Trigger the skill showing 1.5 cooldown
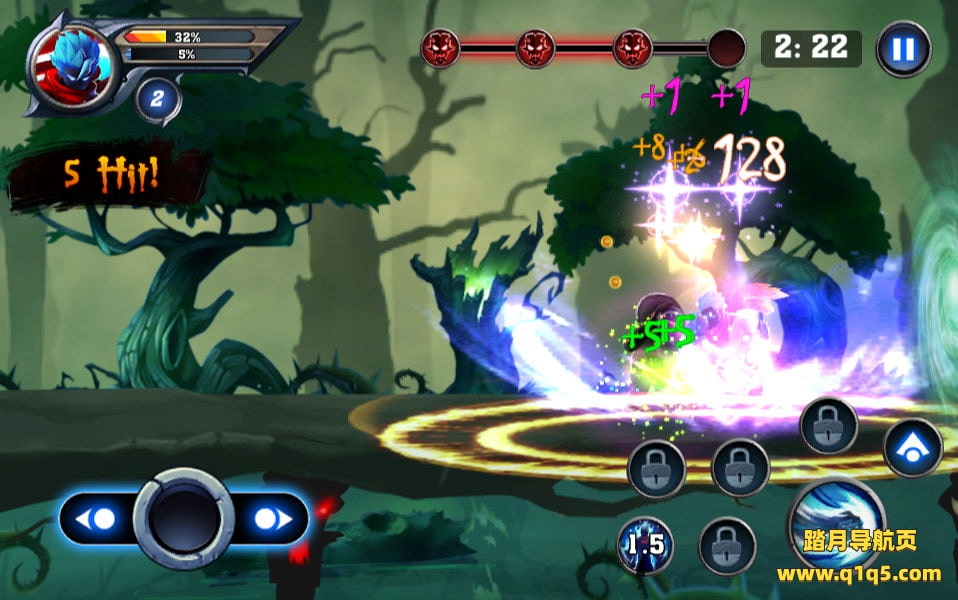958x600 pixels. [644, 545]
